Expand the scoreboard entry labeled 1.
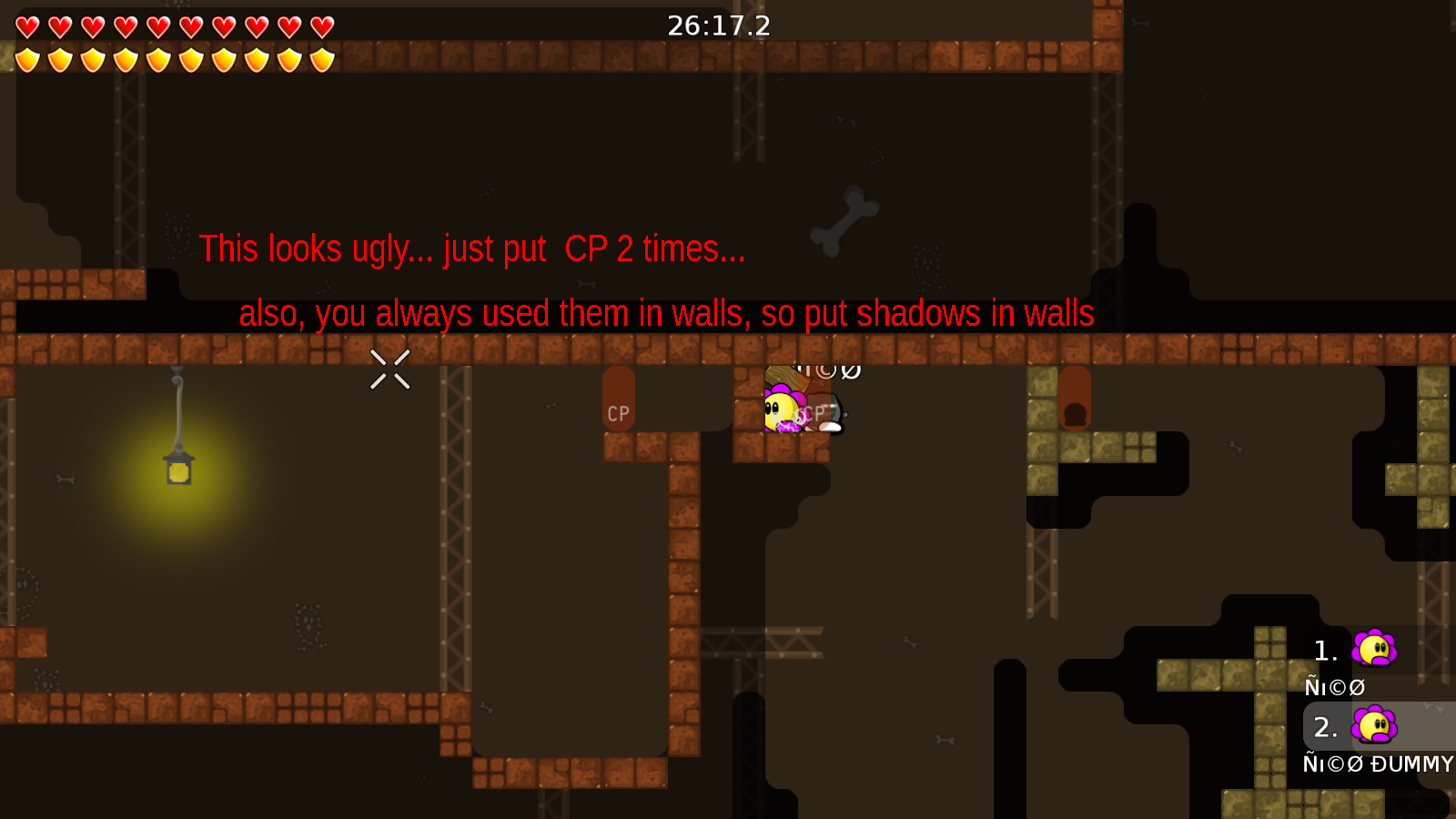Viewport: 1456px width, 819px height. [1324, 650]
